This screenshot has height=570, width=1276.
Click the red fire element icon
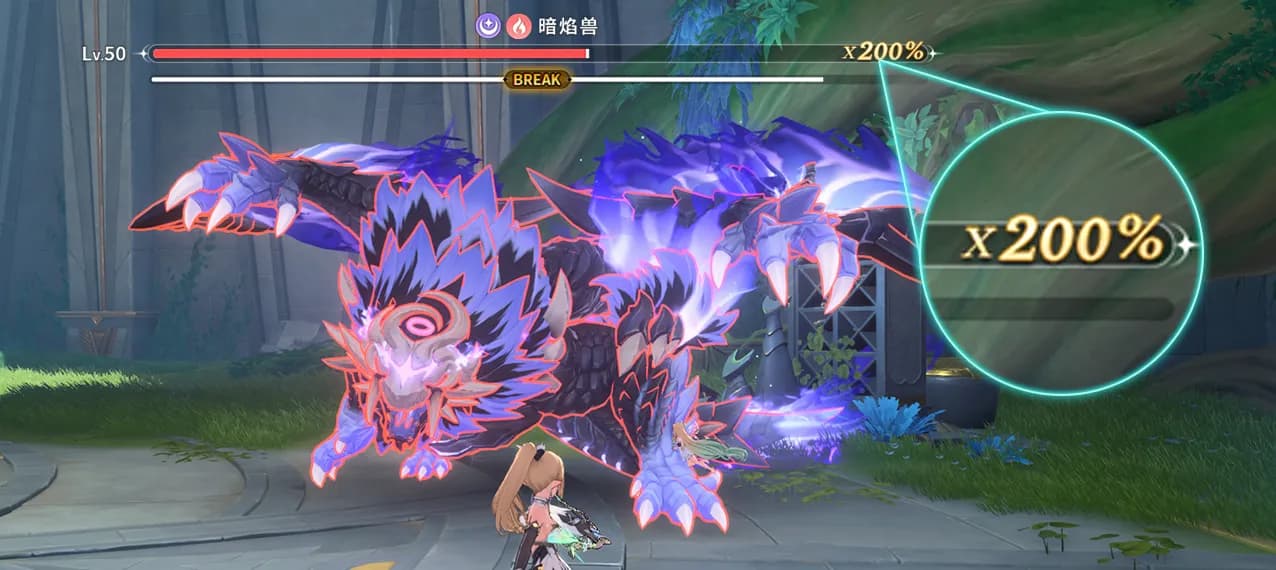tap(517, 28)
